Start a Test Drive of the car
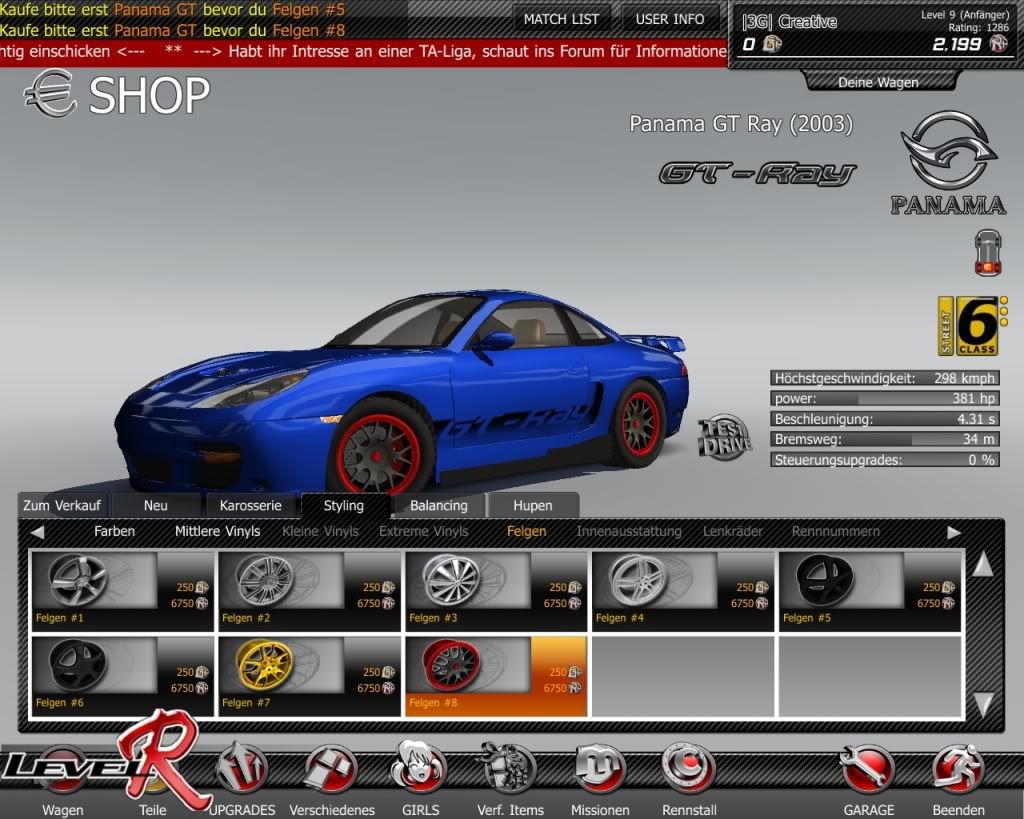 coord(724,439)
